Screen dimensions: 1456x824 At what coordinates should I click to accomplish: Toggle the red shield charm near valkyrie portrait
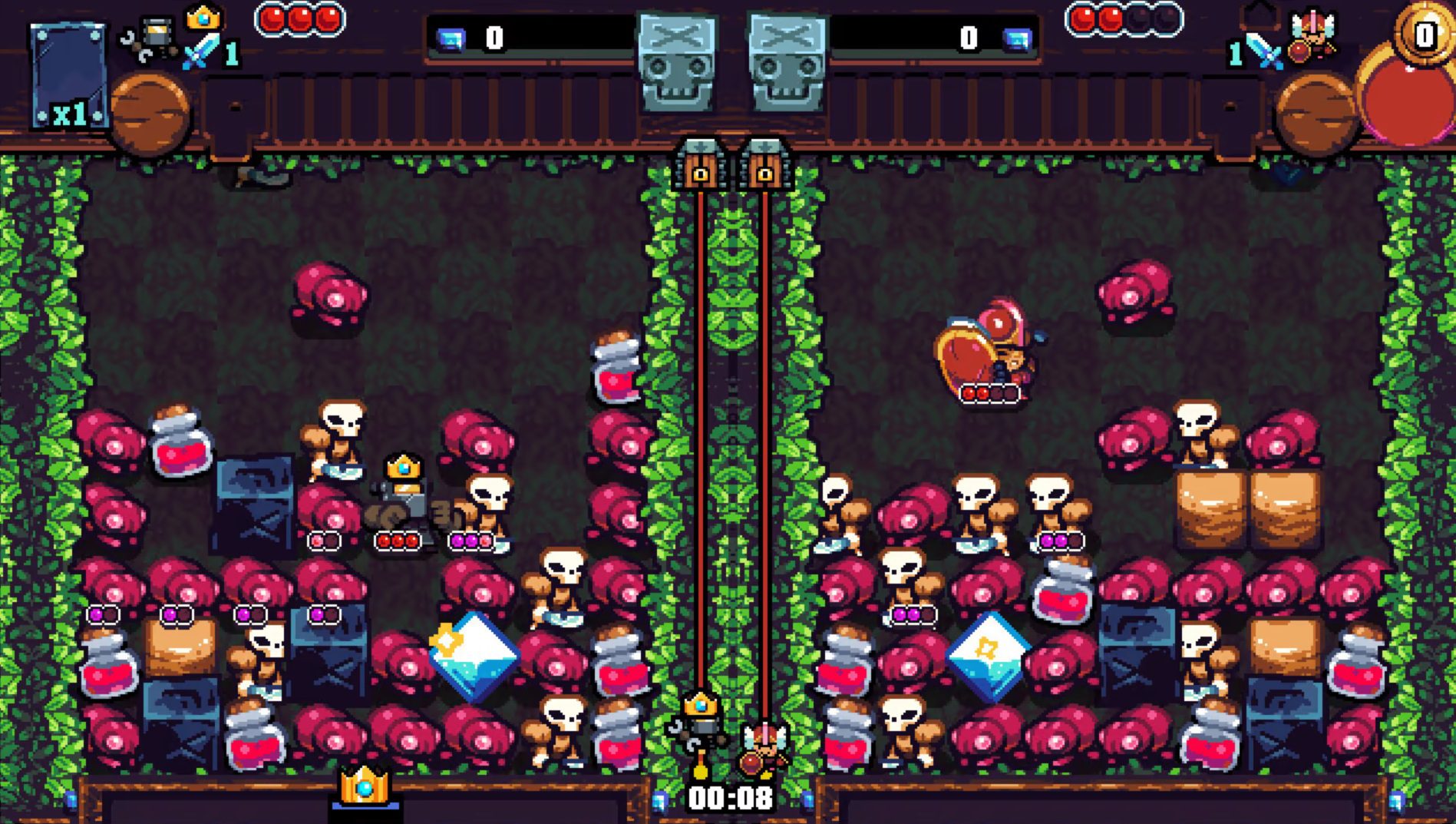pos(1299,48)
